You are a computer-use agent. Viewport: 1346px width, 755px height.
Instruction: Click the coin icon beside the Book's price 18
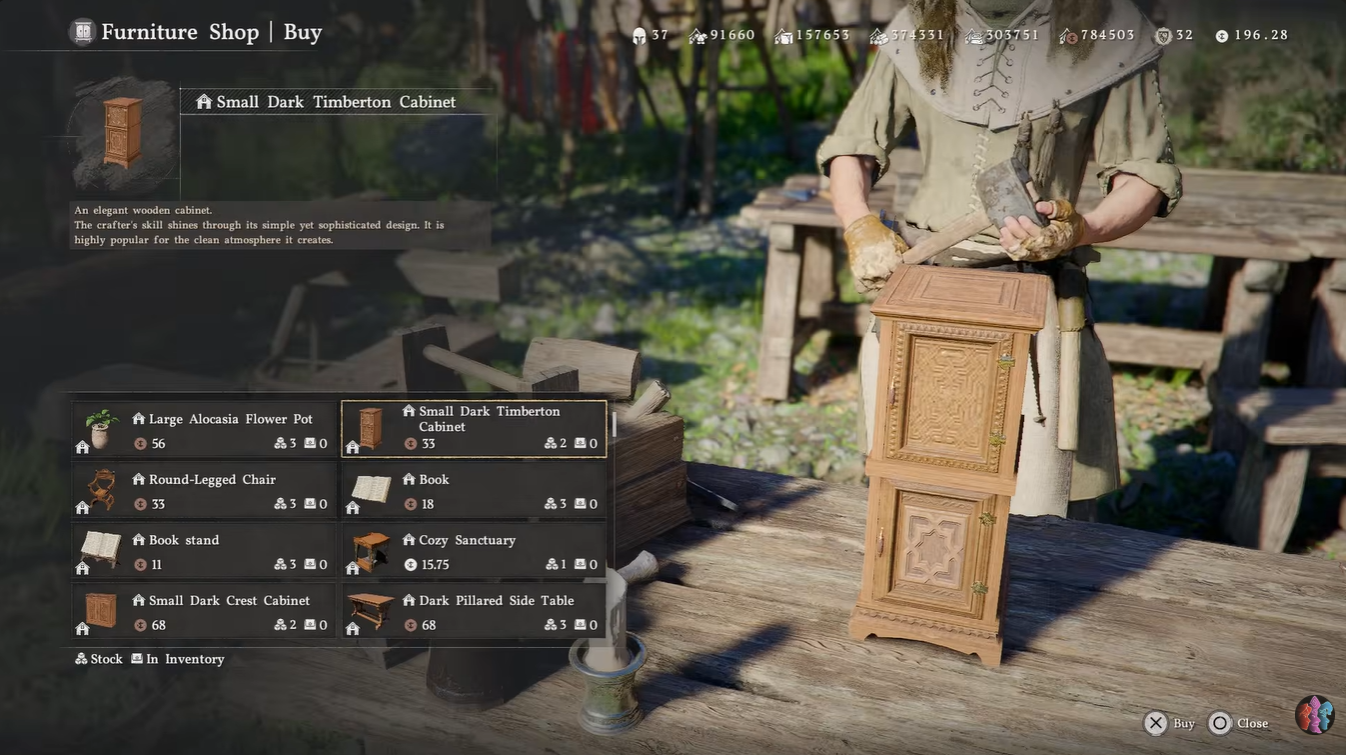410,504
